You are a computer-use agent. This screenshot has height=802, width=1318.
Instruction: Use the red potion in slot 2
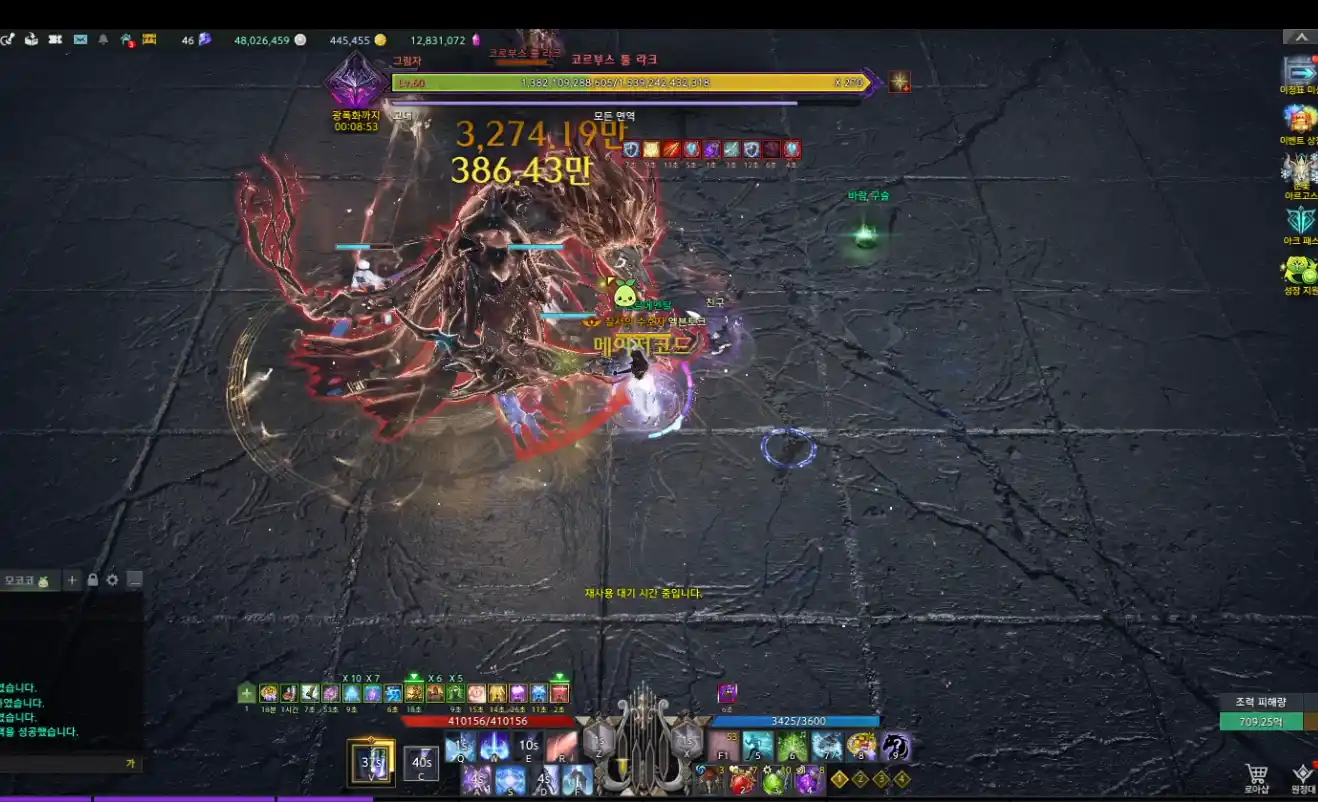pyautogui.click(x=741, y=779)
